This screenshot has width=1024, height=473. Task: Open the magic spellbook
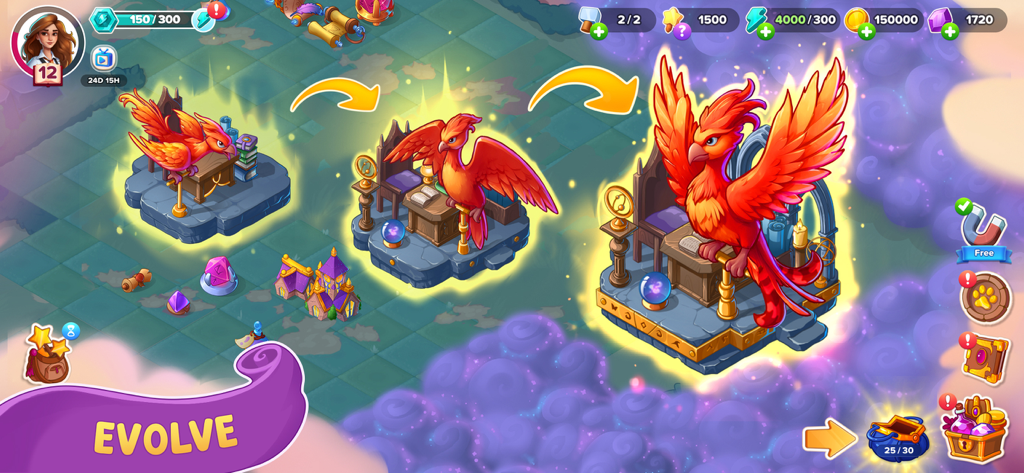(x=986, y=358)
